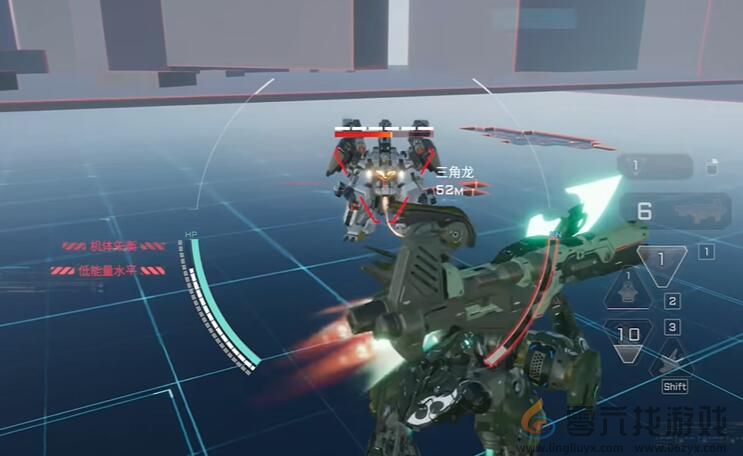Choose the top weapon bar showing 1
The image size is (743, 456).
point(655,166)
